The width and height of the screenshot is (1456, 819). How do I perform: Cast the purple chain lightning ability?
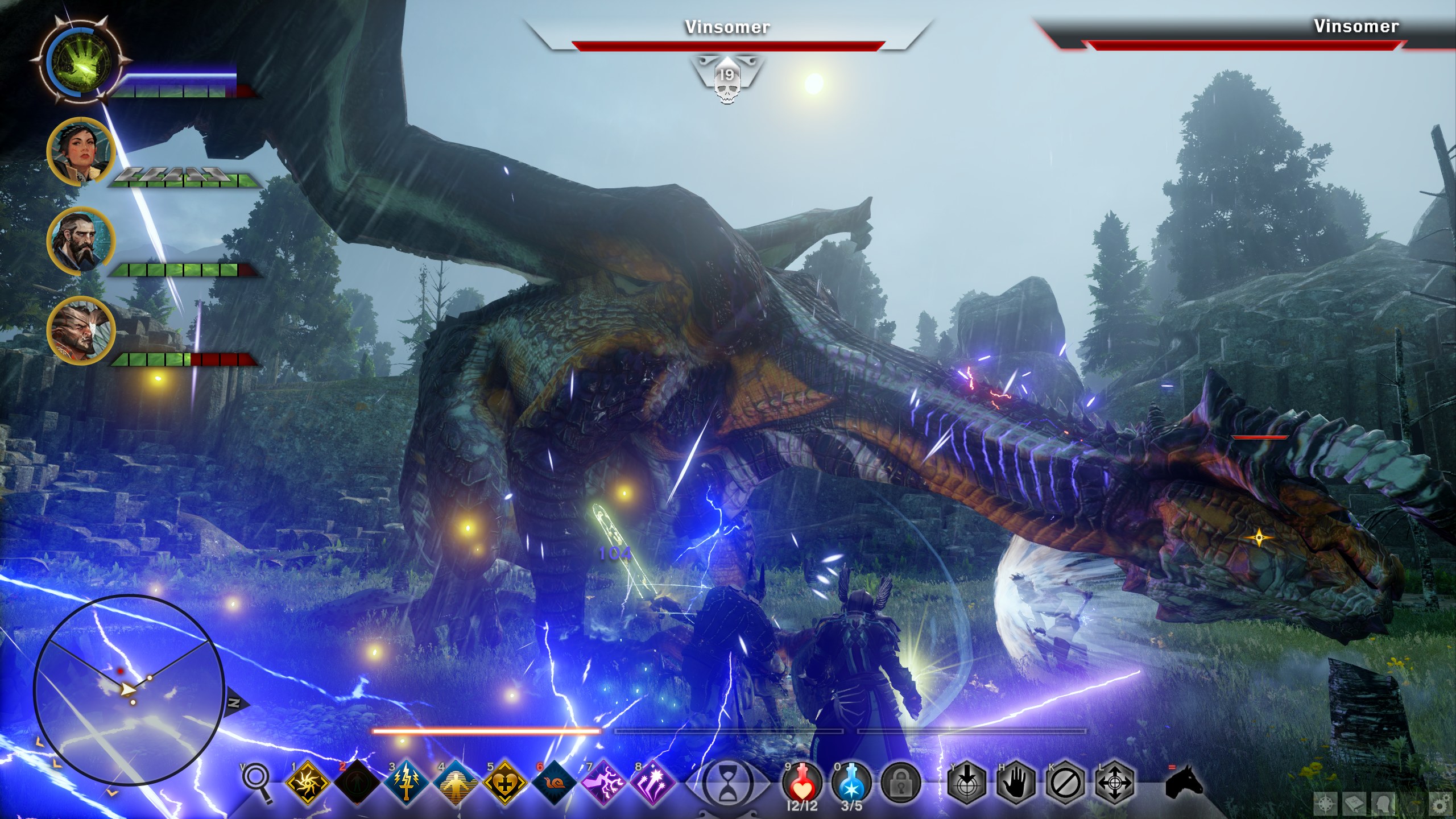pos(602,784)
